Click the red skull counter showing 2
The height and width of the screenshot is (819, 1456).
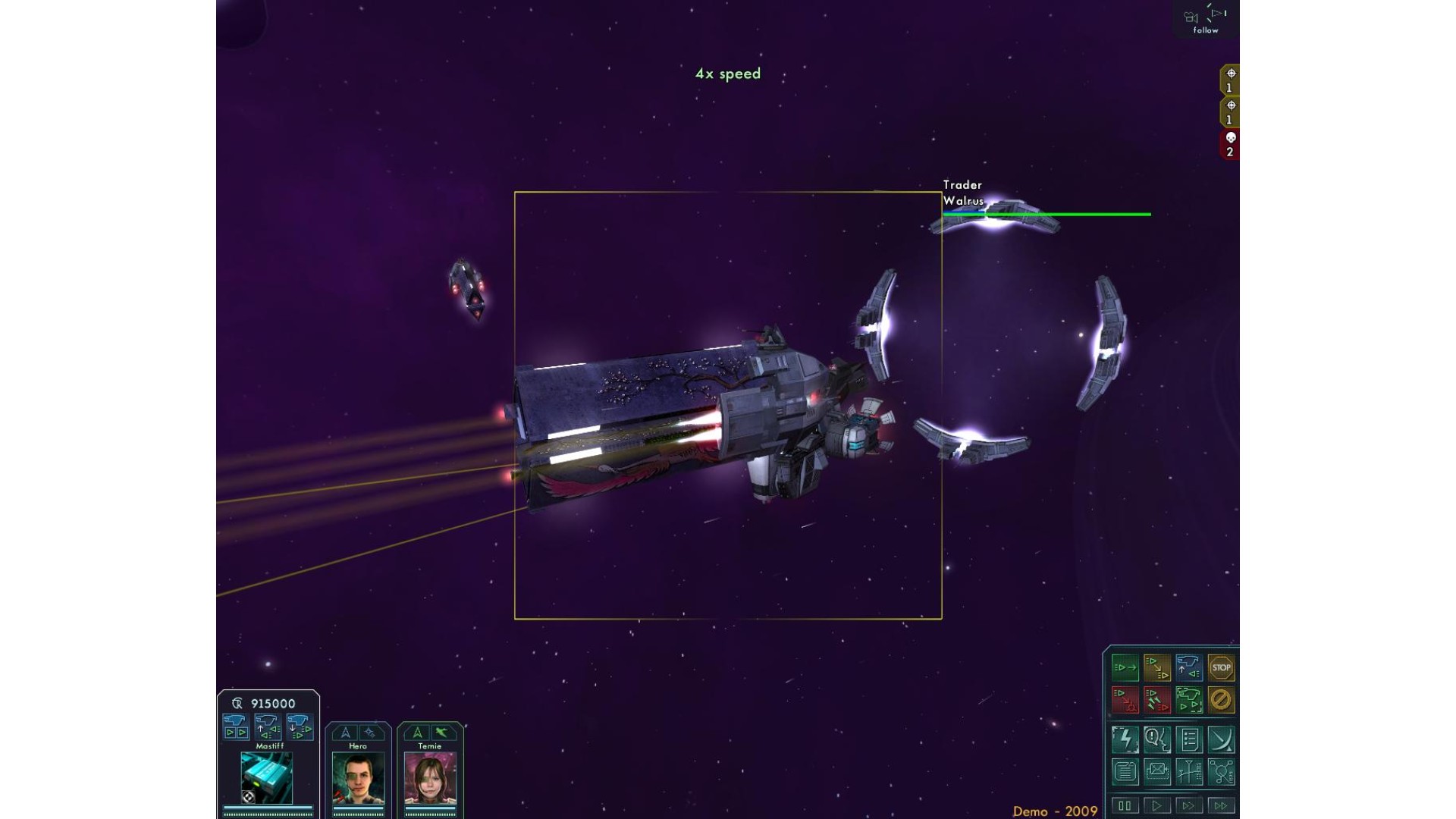point(1230,144)
